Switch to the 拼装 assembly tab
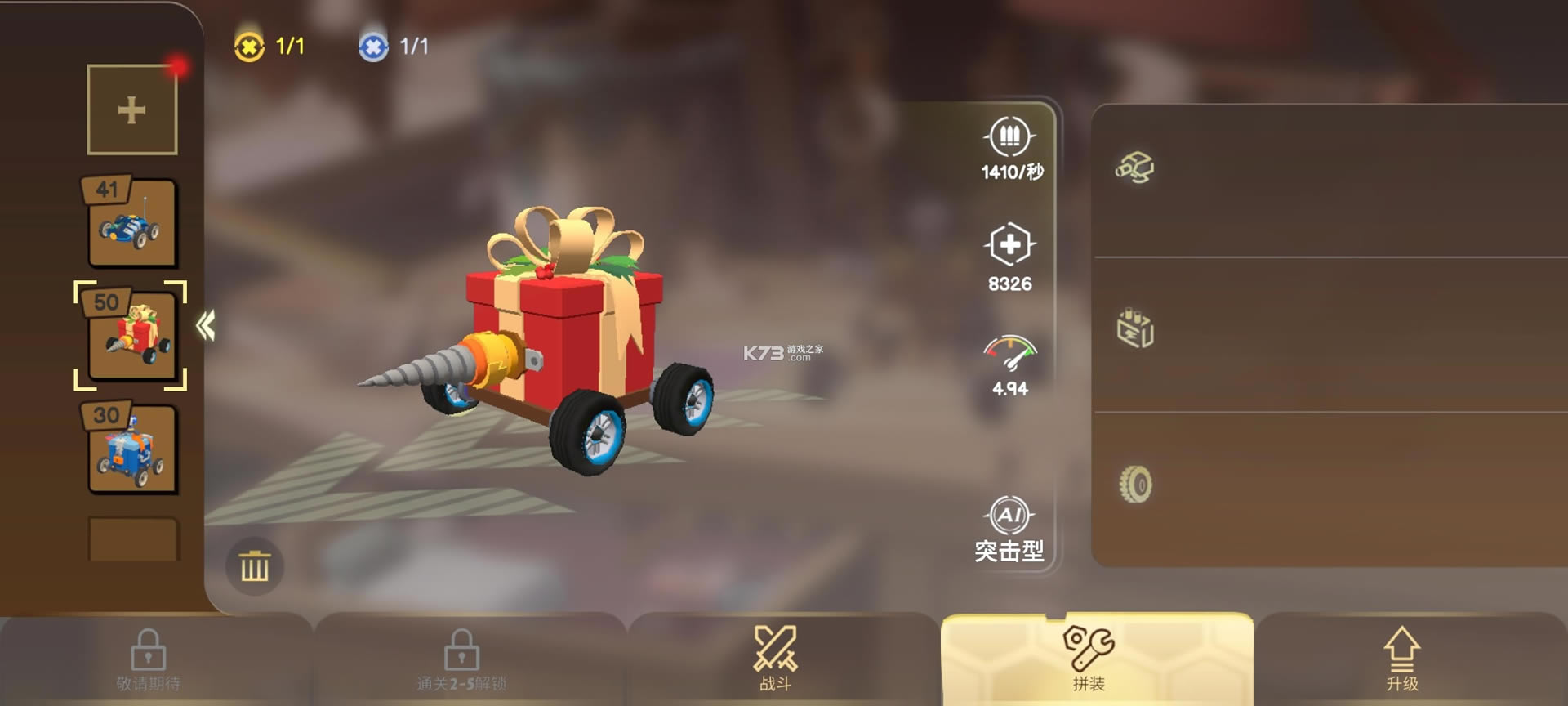This screenshot has width=1568, height=706. pos(1089,659)
